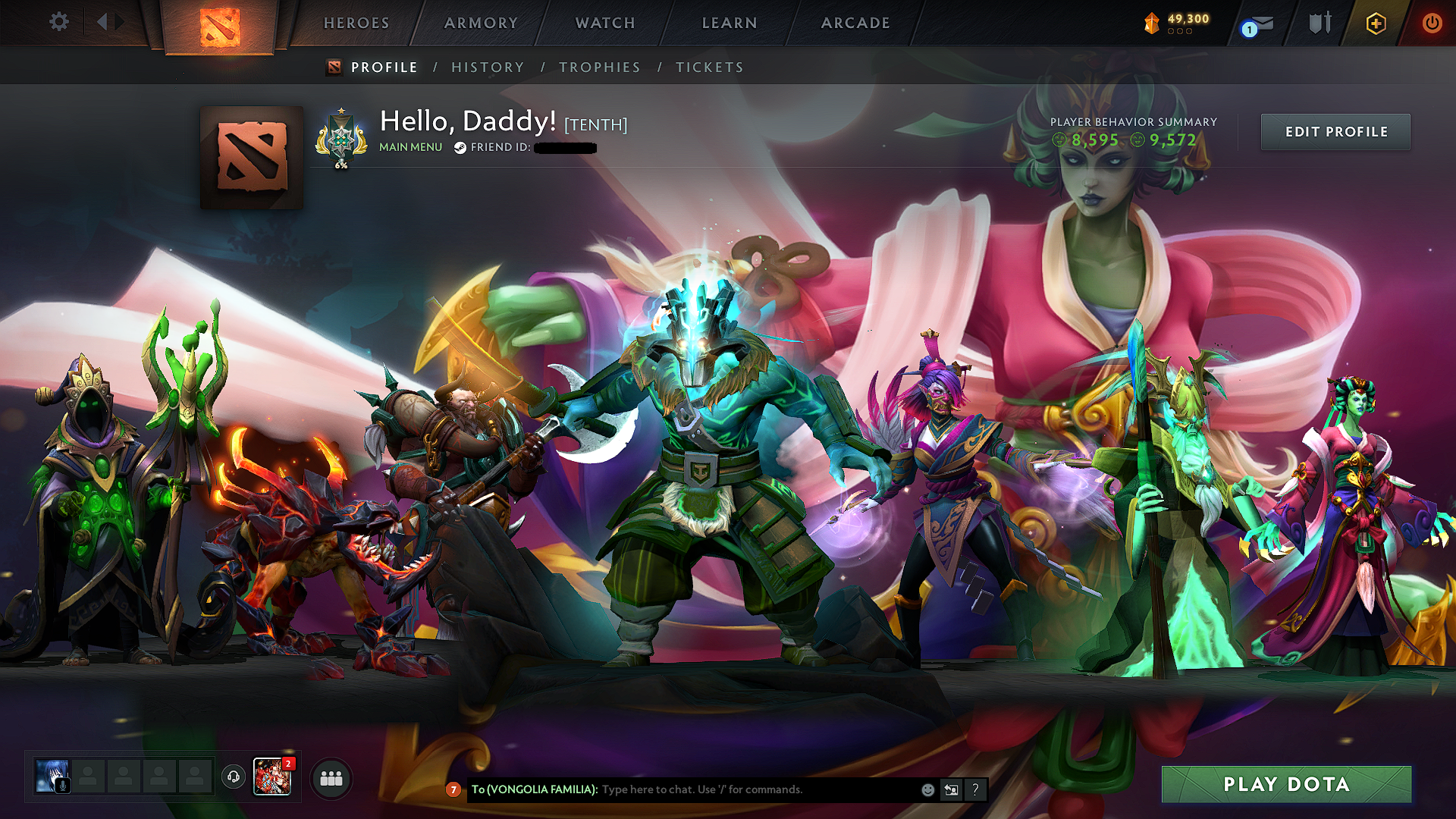Image resolution: width=1456 pixels, height=819 pixels.
Task: Open chat help via the question mark icon
Action: [975, 789]
